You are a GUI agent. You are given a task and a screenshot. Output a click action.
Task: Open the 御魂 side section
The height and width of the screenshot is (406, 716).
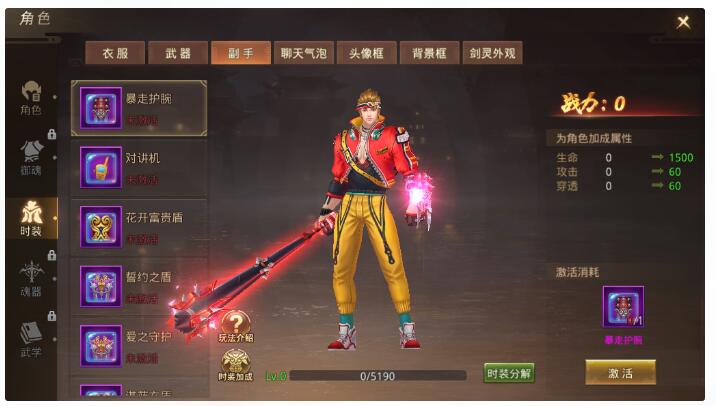coord(31,157)
